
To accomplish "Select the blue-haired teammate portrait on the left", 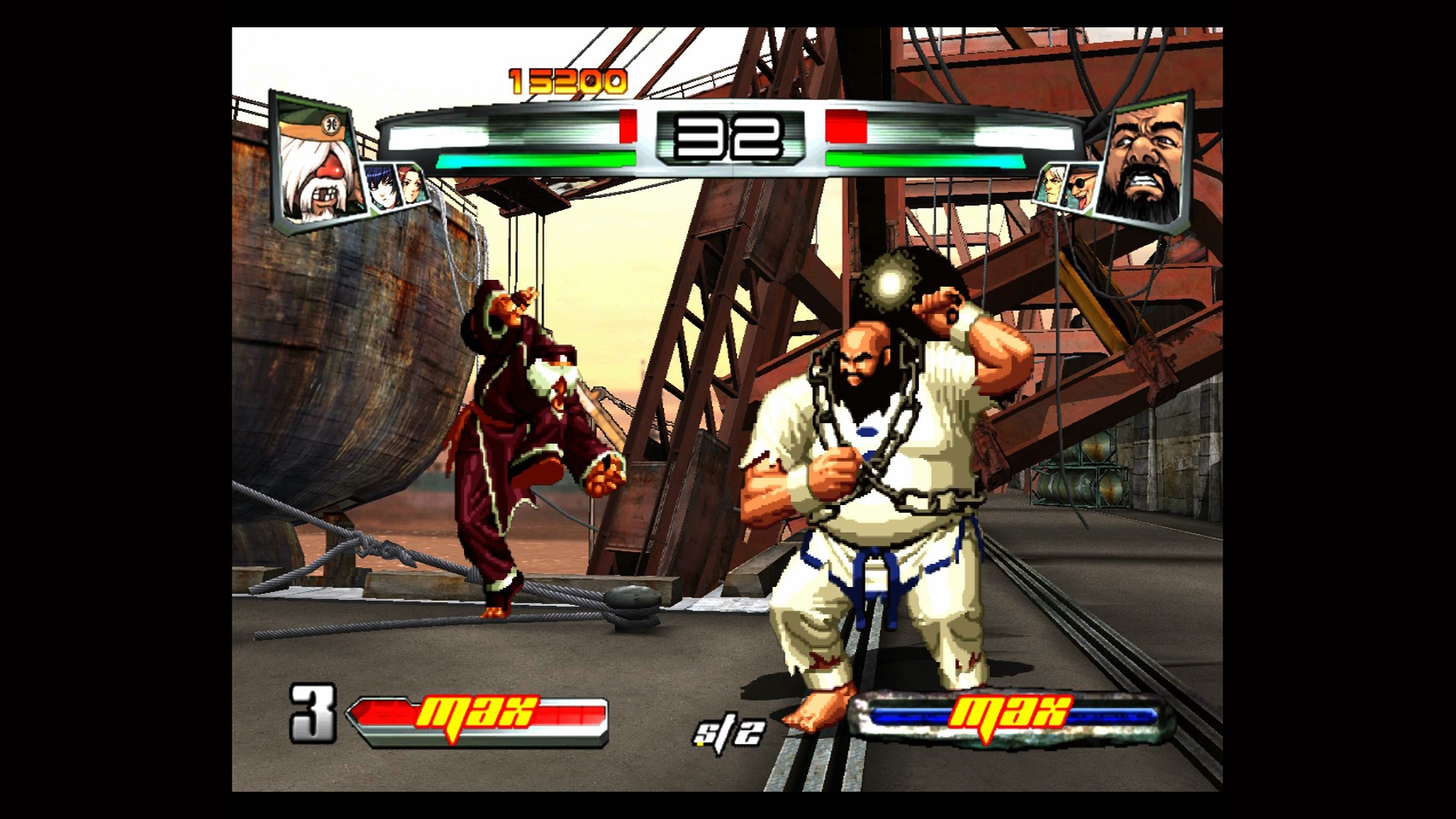I will point(380,187).
